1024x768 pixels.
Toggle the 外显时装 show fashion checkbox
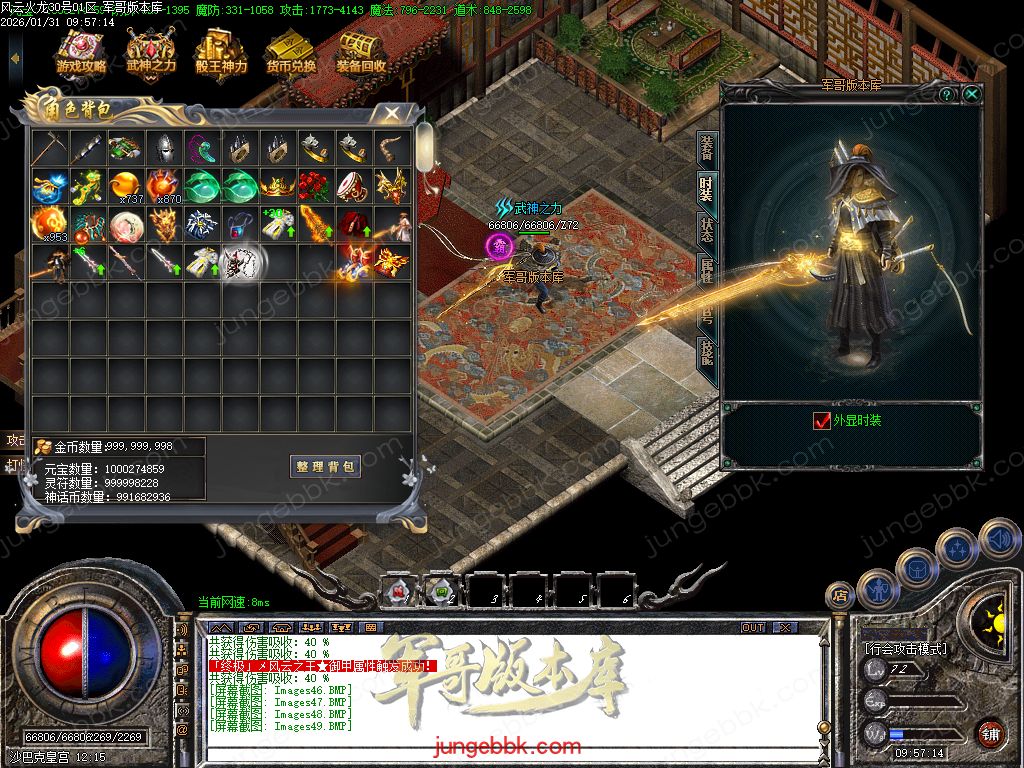pyautogui.click(x=822, y=421)
